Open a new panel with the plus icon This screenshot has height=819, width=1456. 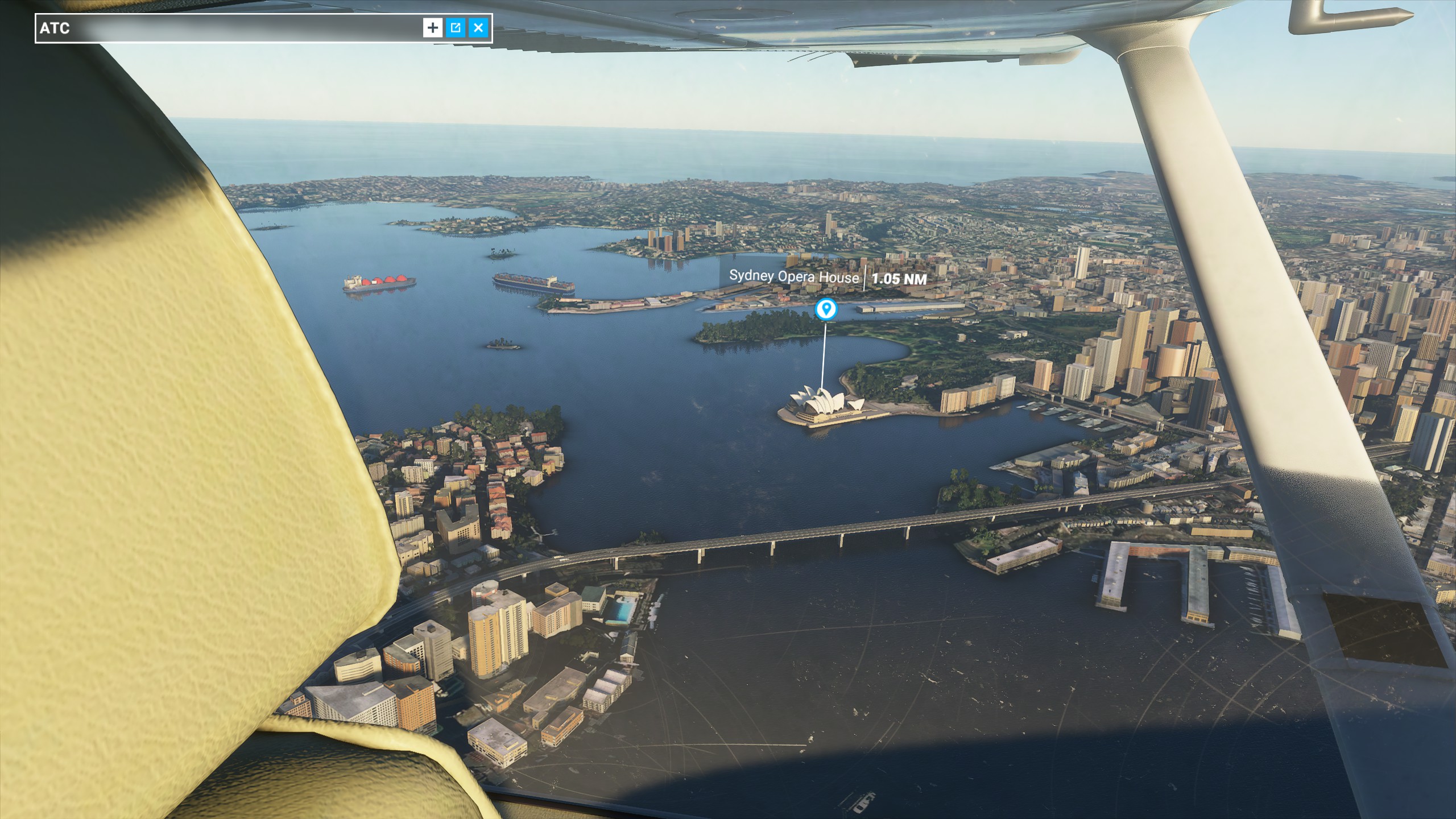433,27
